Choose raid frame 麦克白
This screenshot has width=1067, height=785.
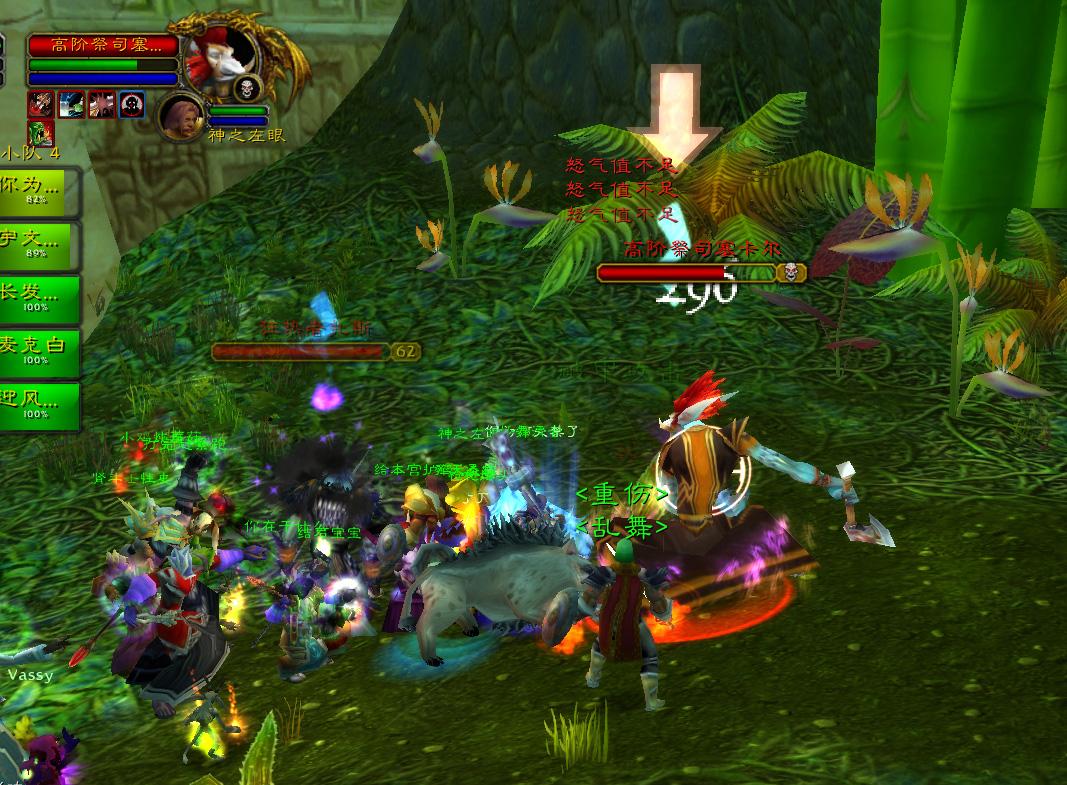(40, 353)
